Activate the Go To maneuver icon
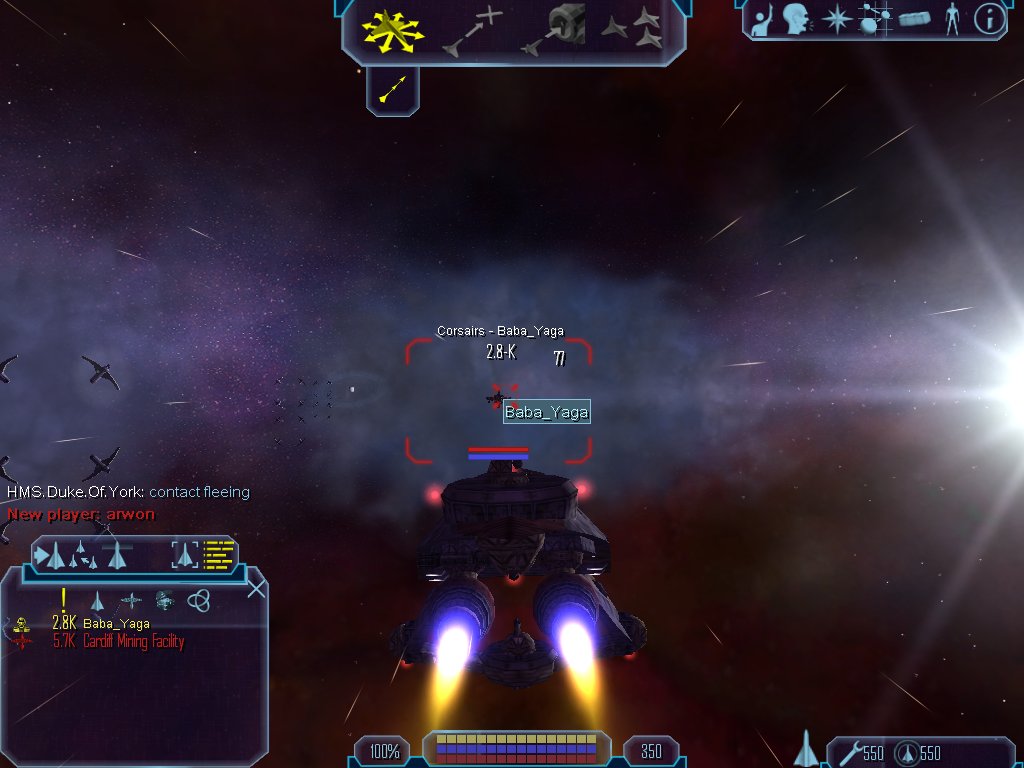 [474, 31]
